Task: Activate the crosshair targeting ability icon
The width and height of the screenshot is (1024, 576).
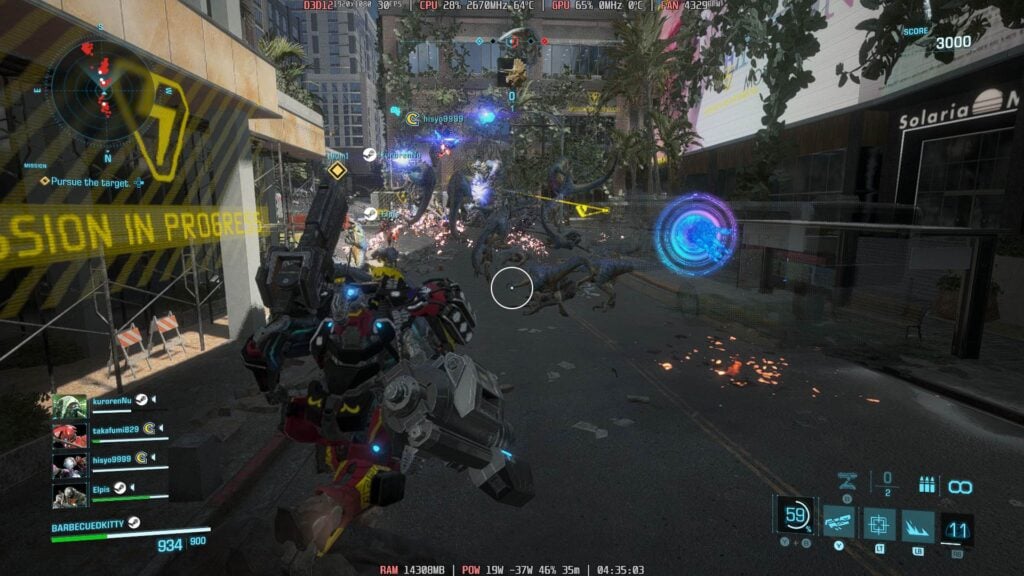Action: (879, 524)
